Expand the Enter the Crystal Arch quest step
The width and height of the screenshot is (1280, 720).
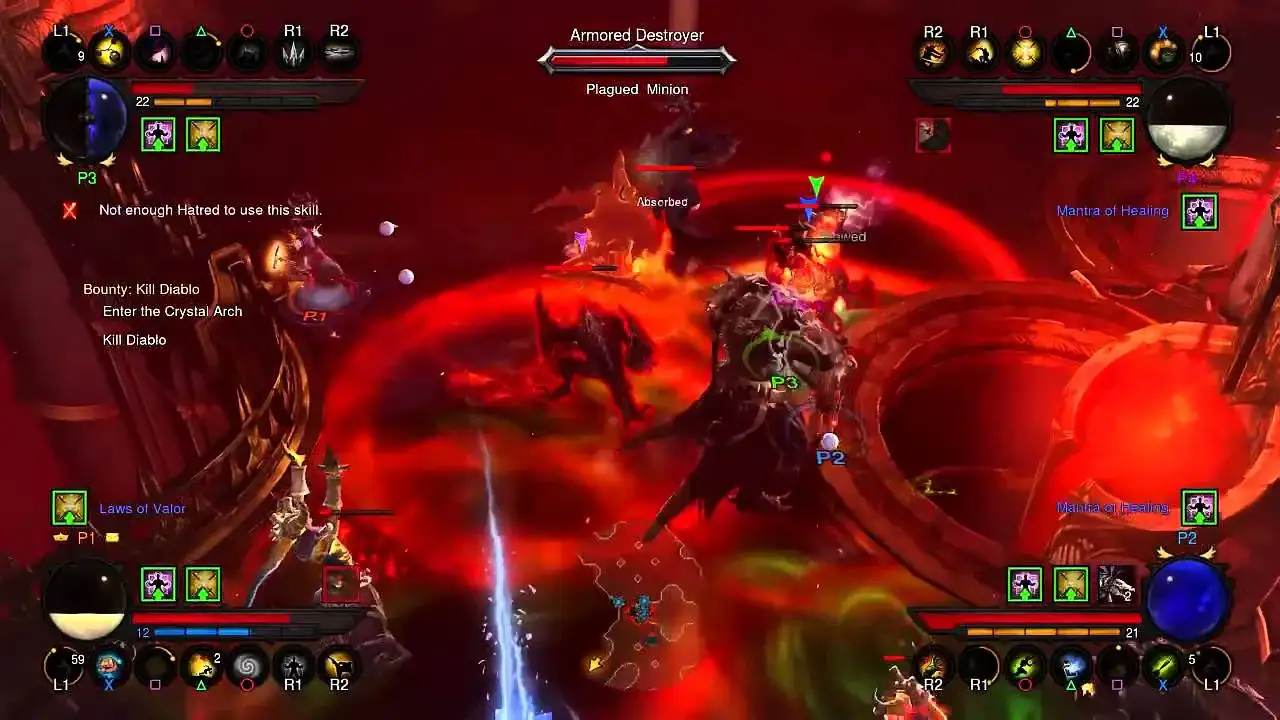171,311
